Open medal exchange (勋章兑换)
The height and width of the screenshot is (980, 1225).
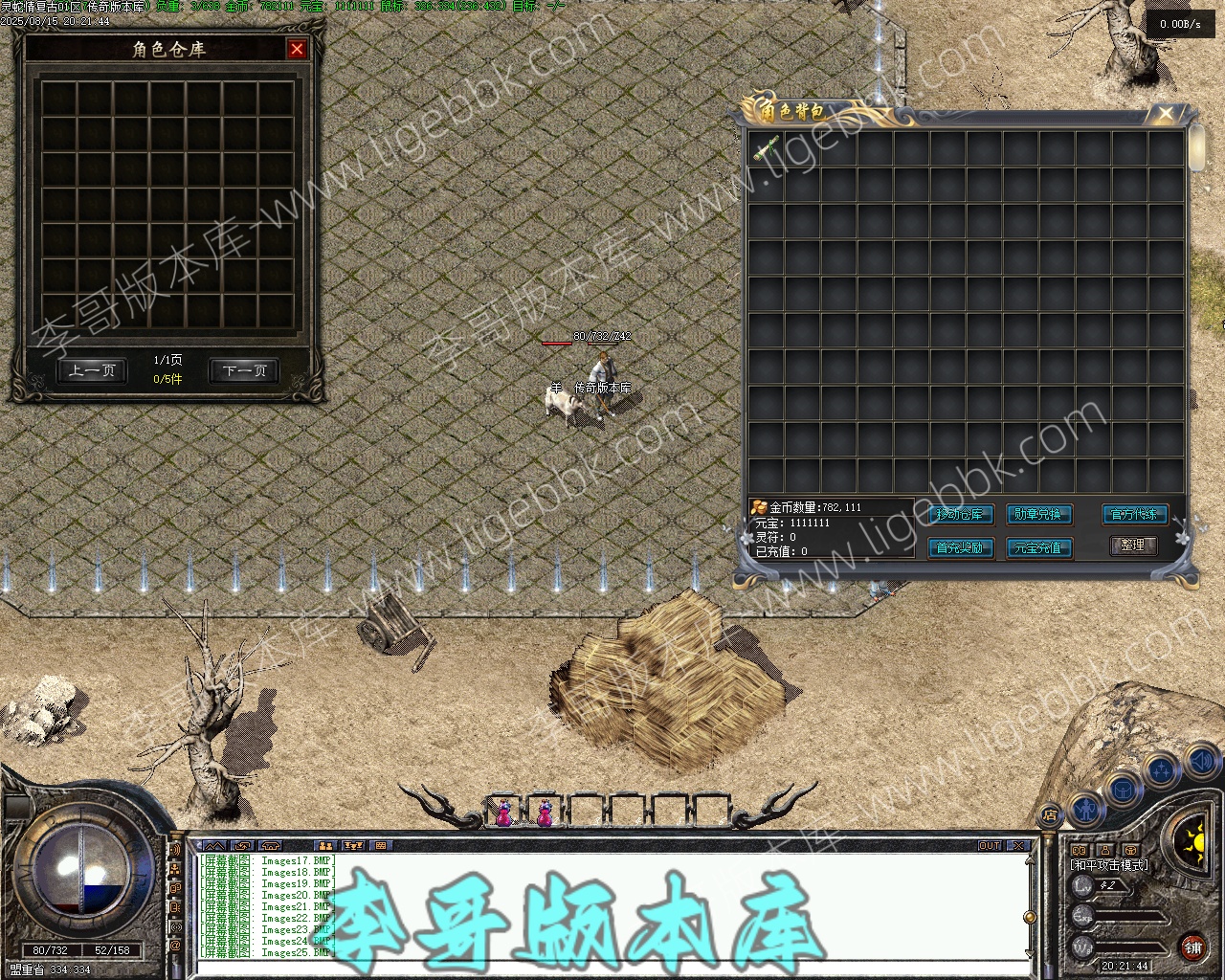click(x=1038, y=514)
